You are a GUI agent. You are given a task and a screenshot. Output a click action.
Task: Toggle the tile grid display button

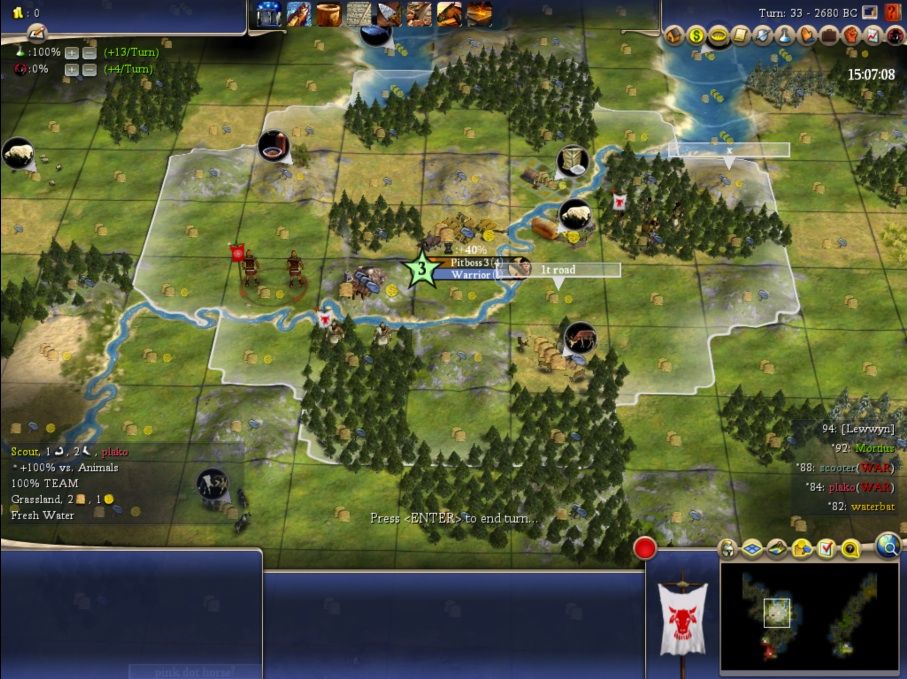click(x=753, y=548)
